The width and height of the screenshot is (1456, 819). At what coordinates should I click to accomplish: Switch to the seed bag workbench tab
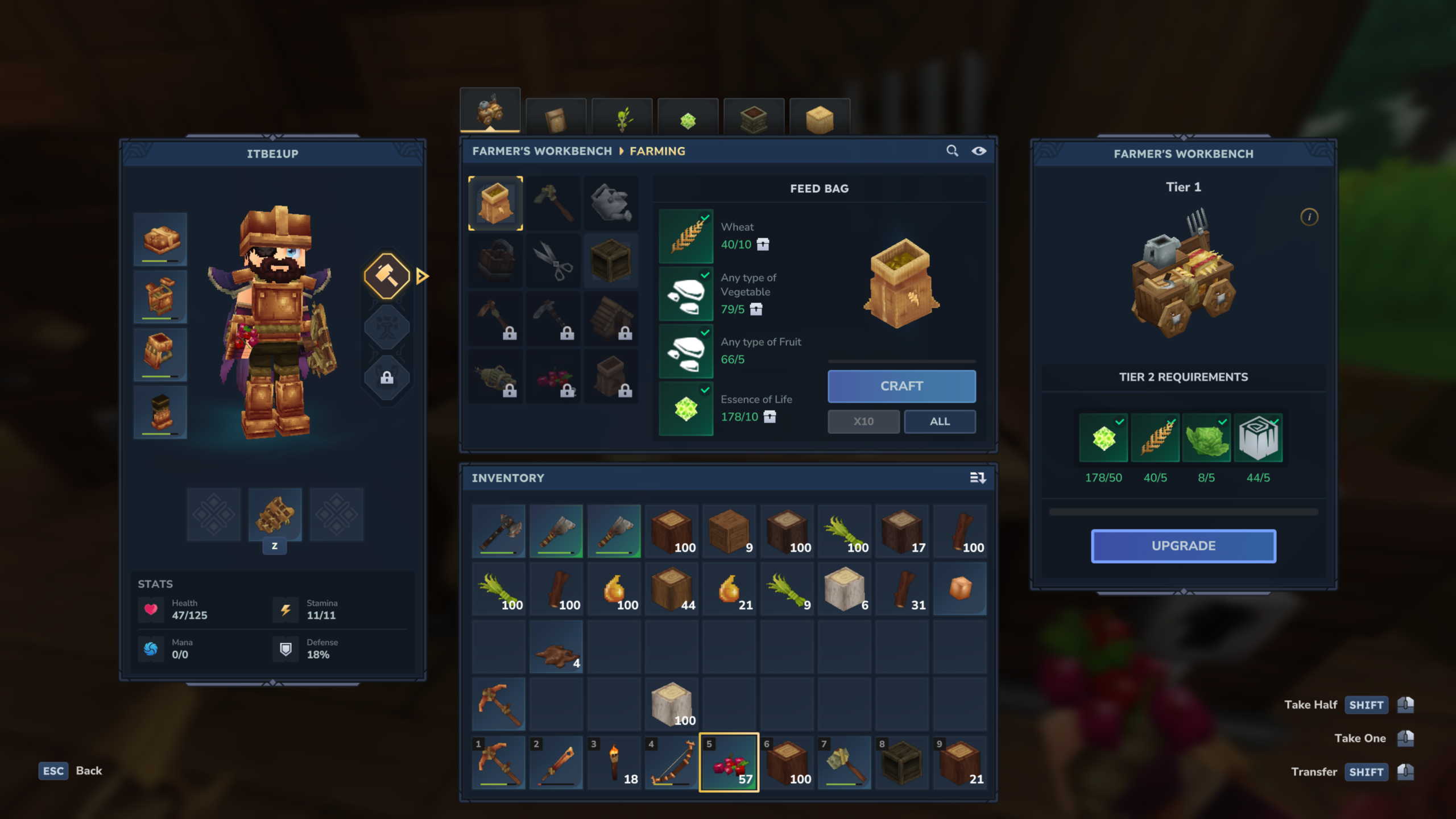point(556,117)
